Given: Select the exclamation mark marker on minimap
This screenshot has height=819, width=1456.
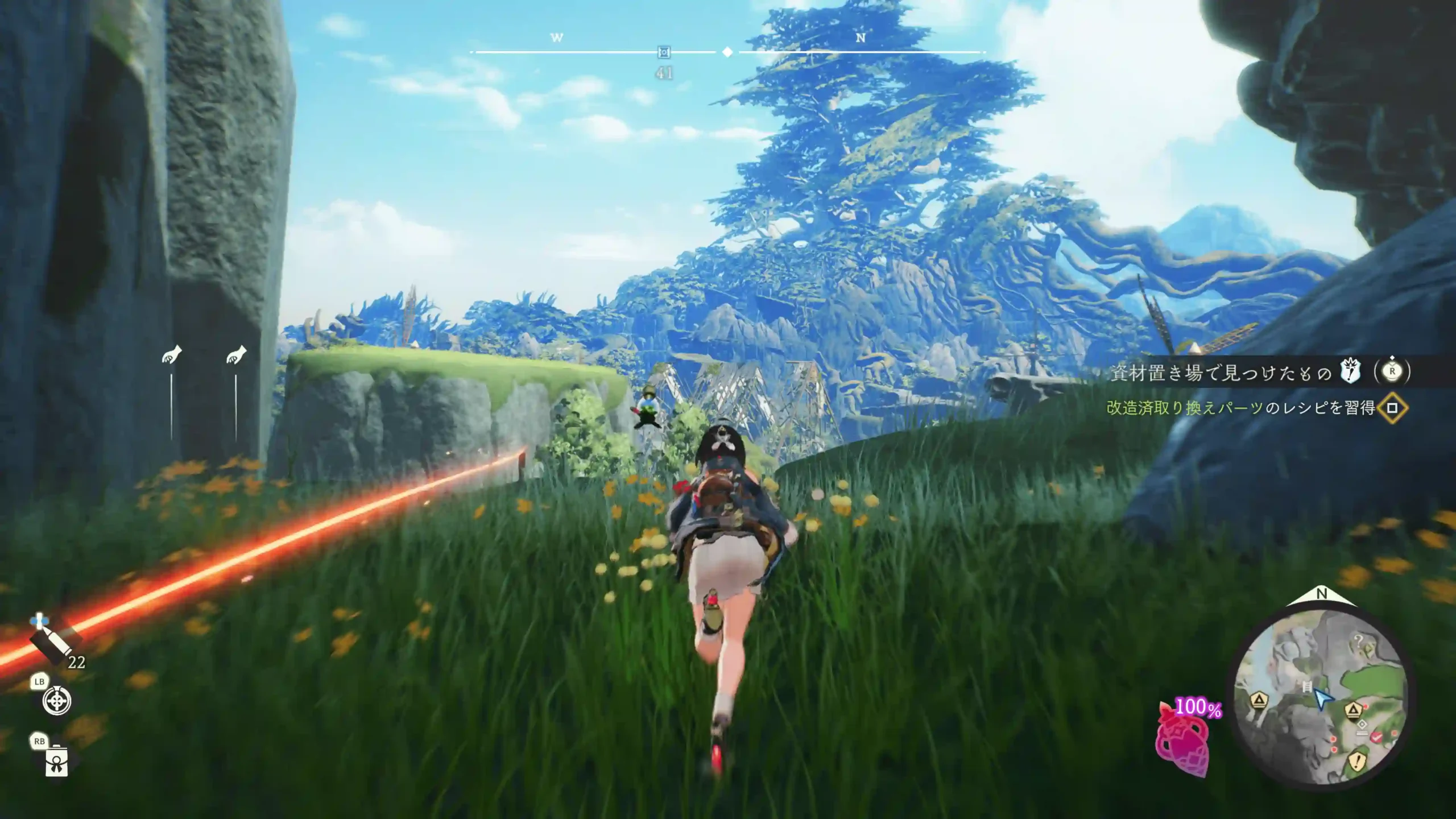Looking at the screenshot, I should (1358, 760).
